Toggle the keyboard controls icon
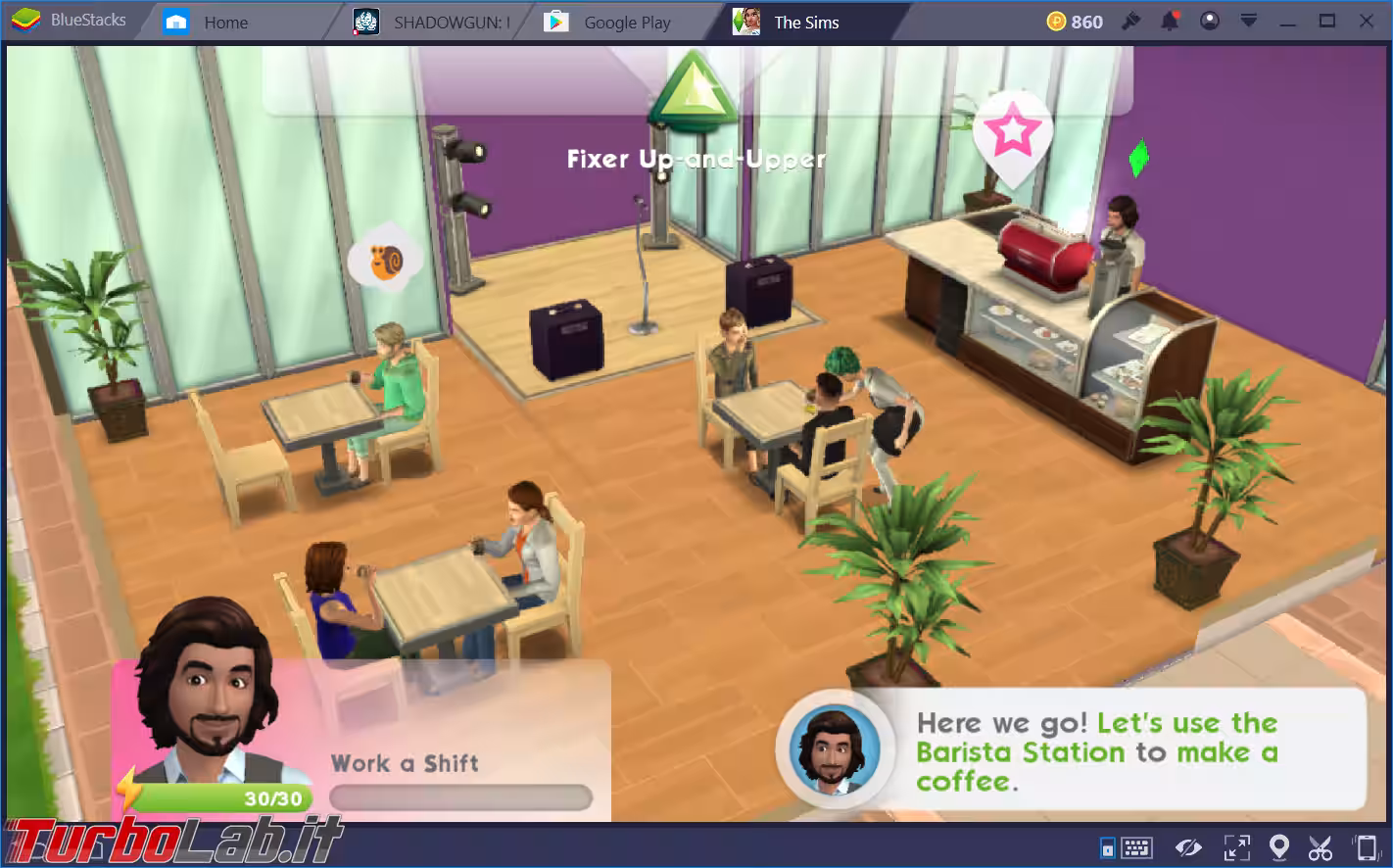The image size is (1393, 868). tap(1135, 846)
